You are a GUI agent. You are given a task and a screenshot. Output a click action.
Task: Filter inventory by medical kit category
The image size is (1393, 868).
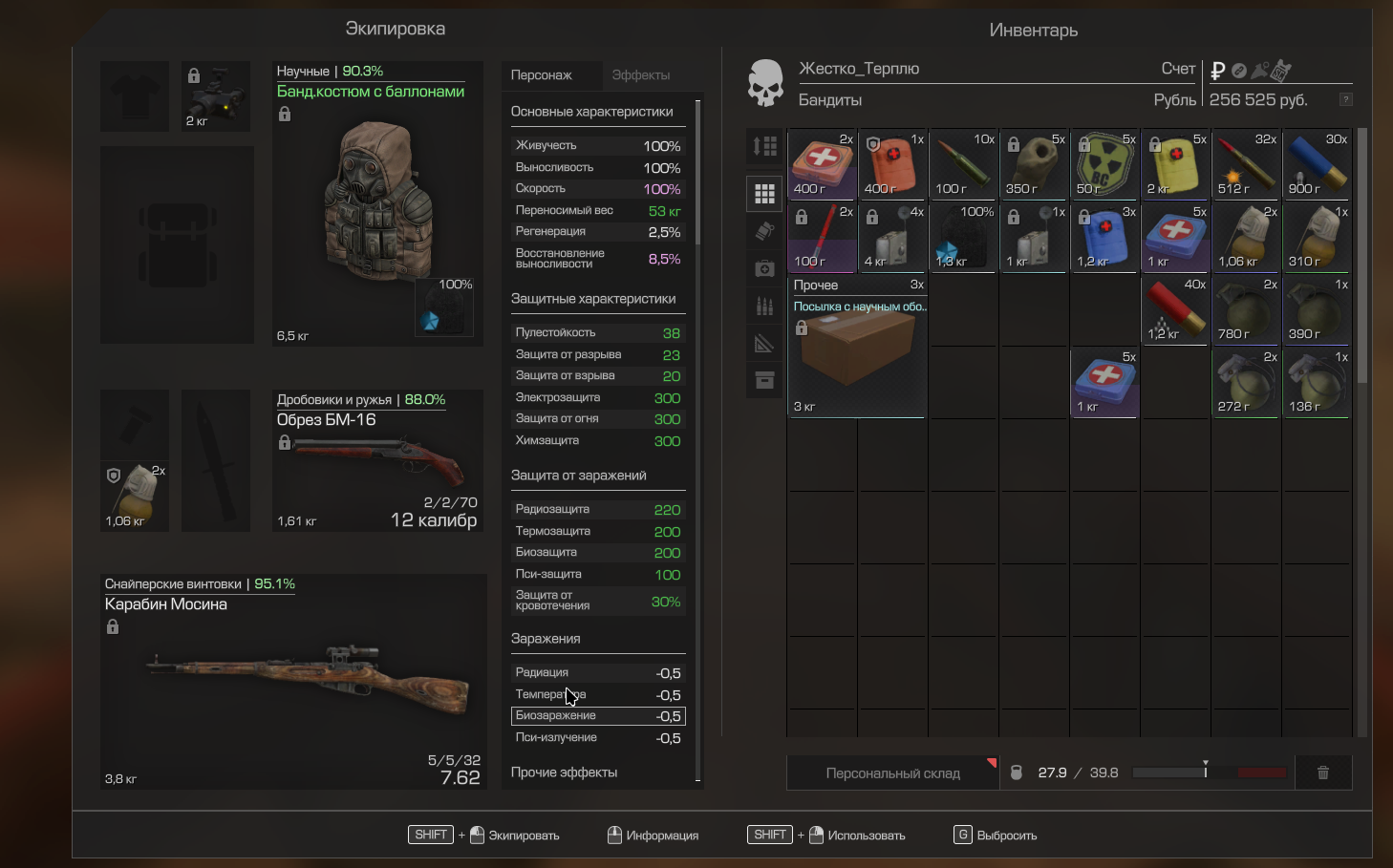click(765, 268)
